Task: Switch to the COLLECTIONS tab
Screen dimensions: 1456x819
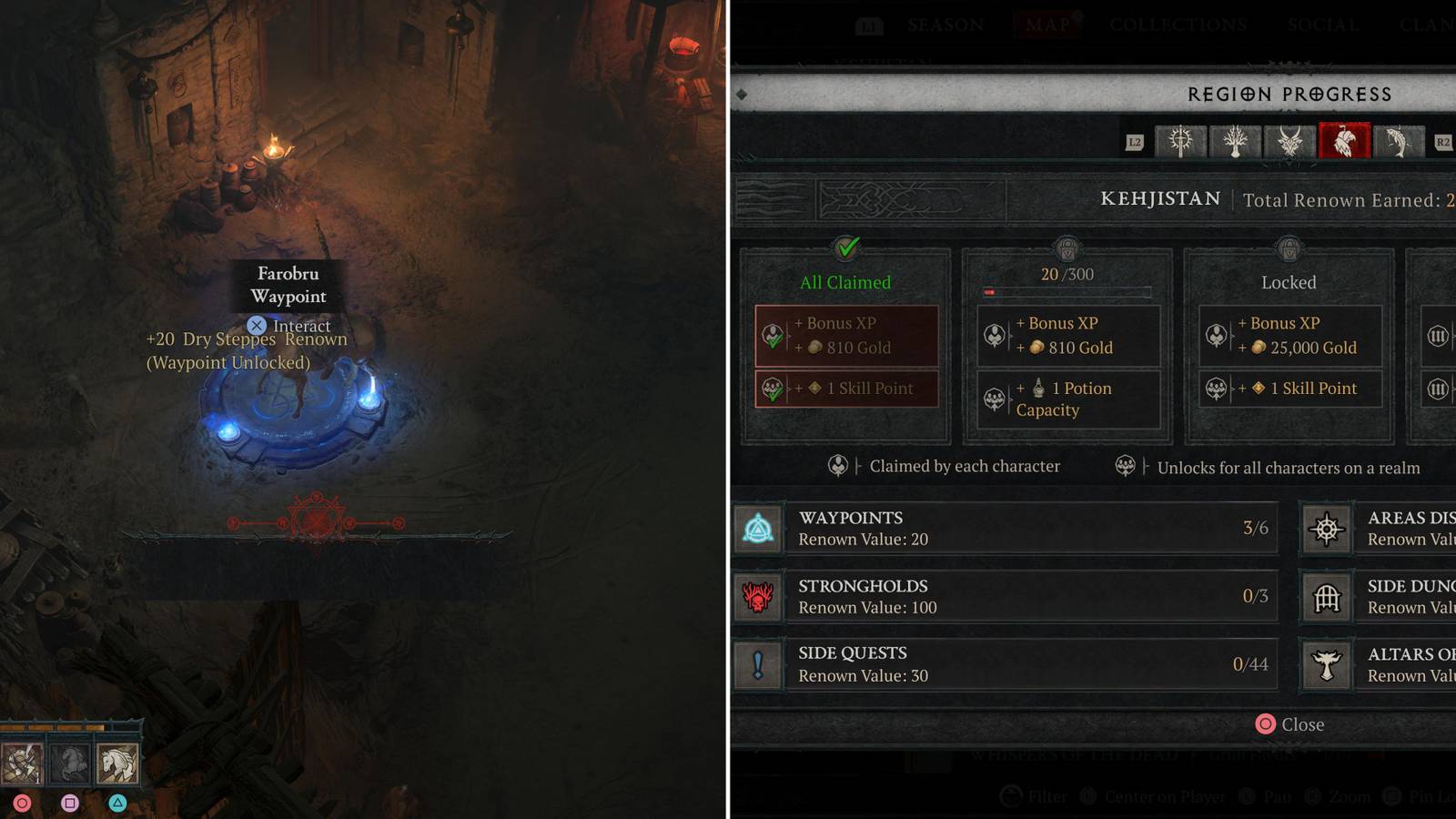Action: 1177,25
